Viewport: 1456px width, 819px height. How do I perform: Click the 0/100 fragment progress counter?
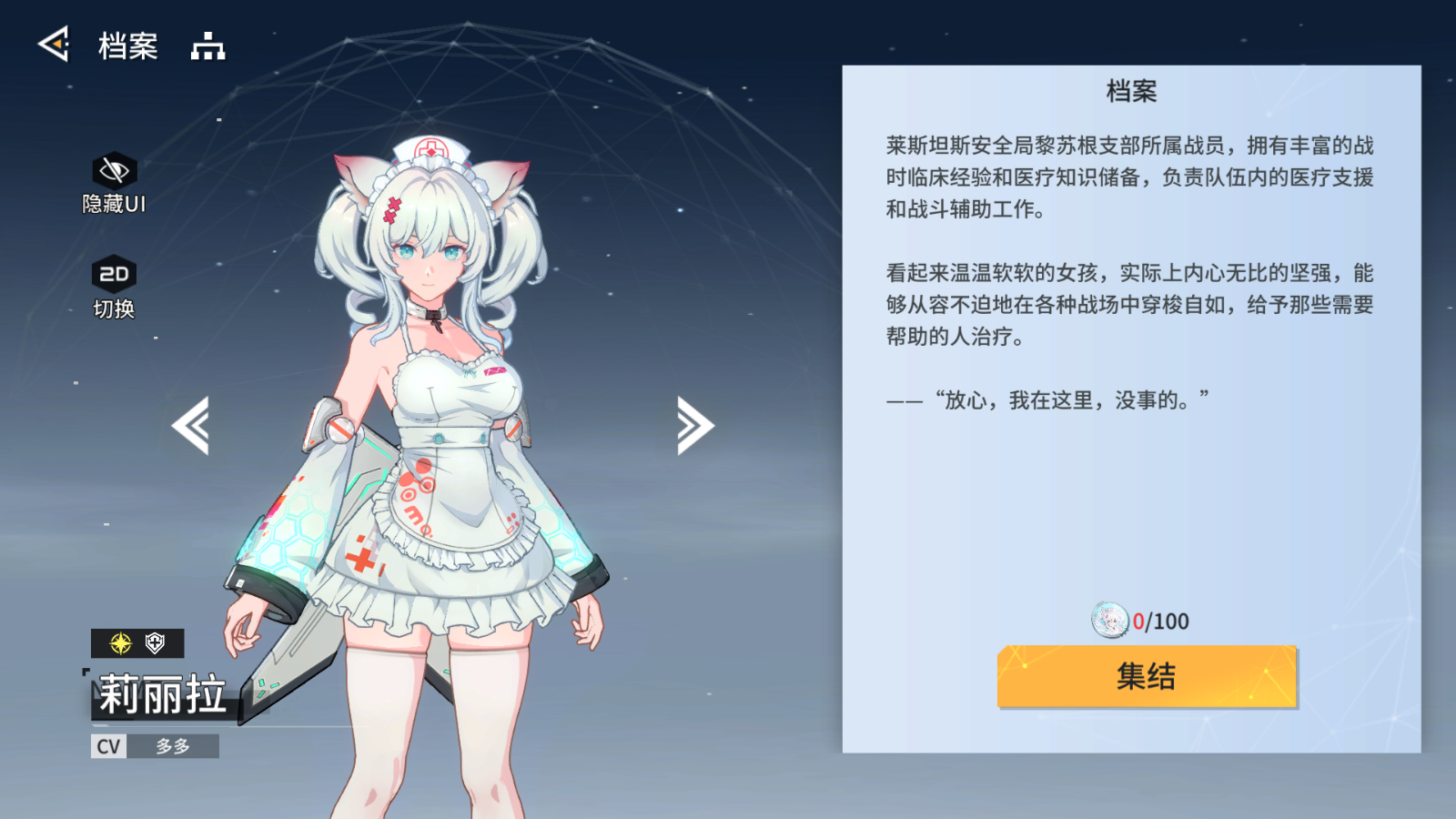(x=1162, y=622)
